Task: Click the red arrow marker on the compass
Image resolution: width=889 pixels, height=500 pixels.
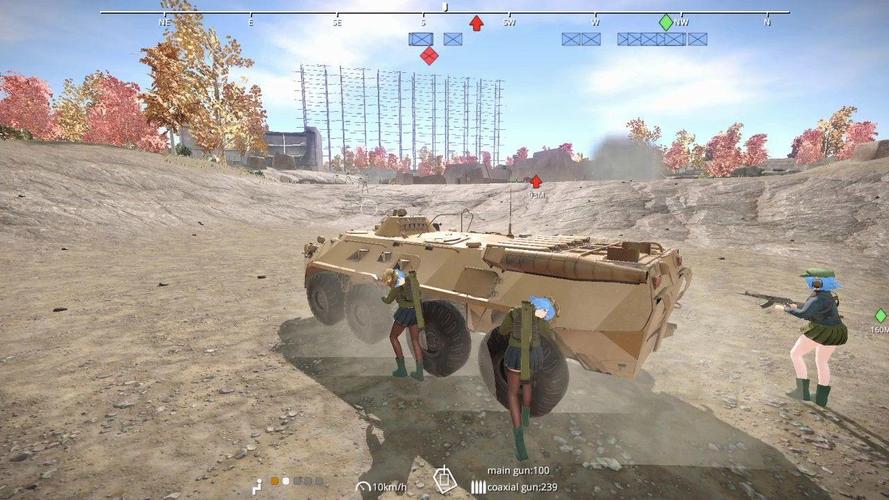Action: (477, 23)
